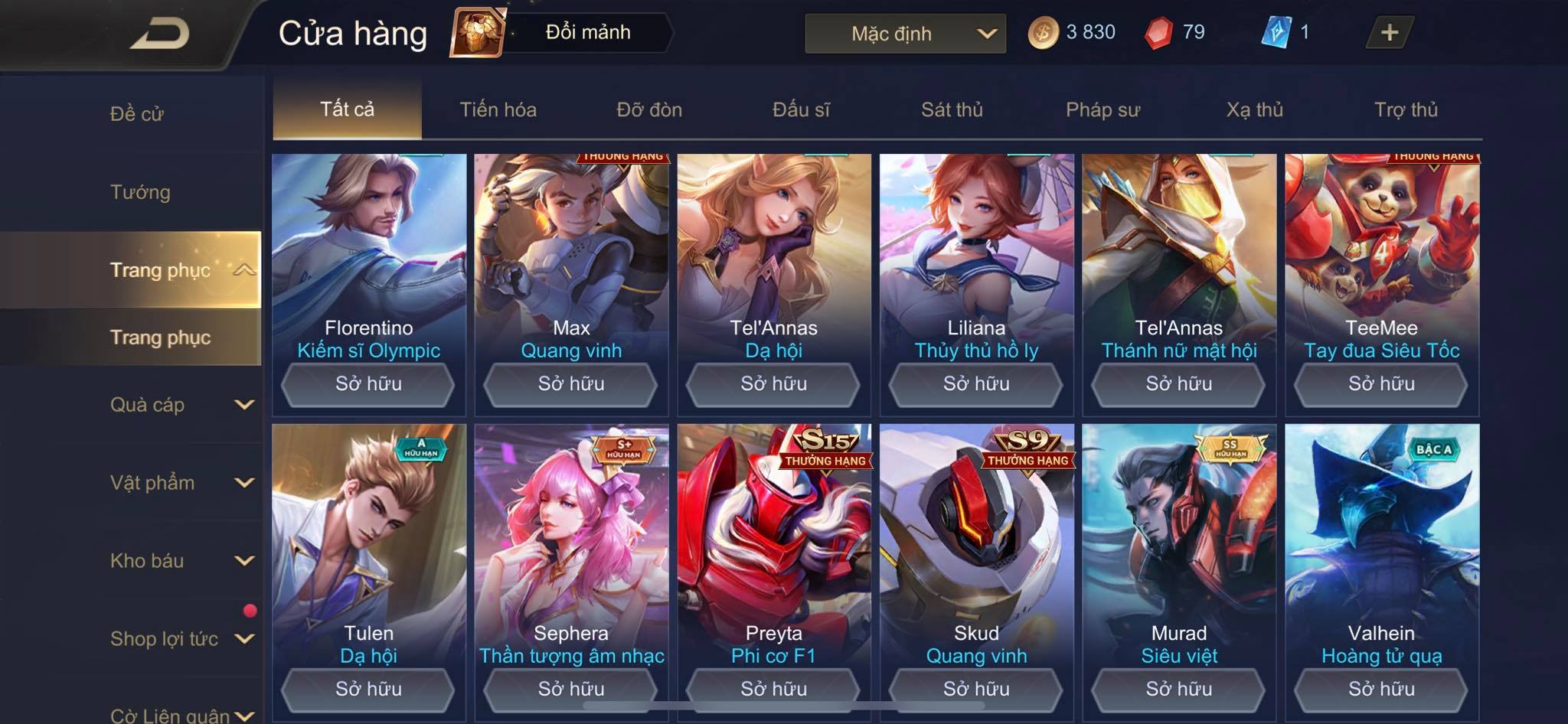
Task: Open the Mặc định sort dropdown
Action: pos(904,34)
